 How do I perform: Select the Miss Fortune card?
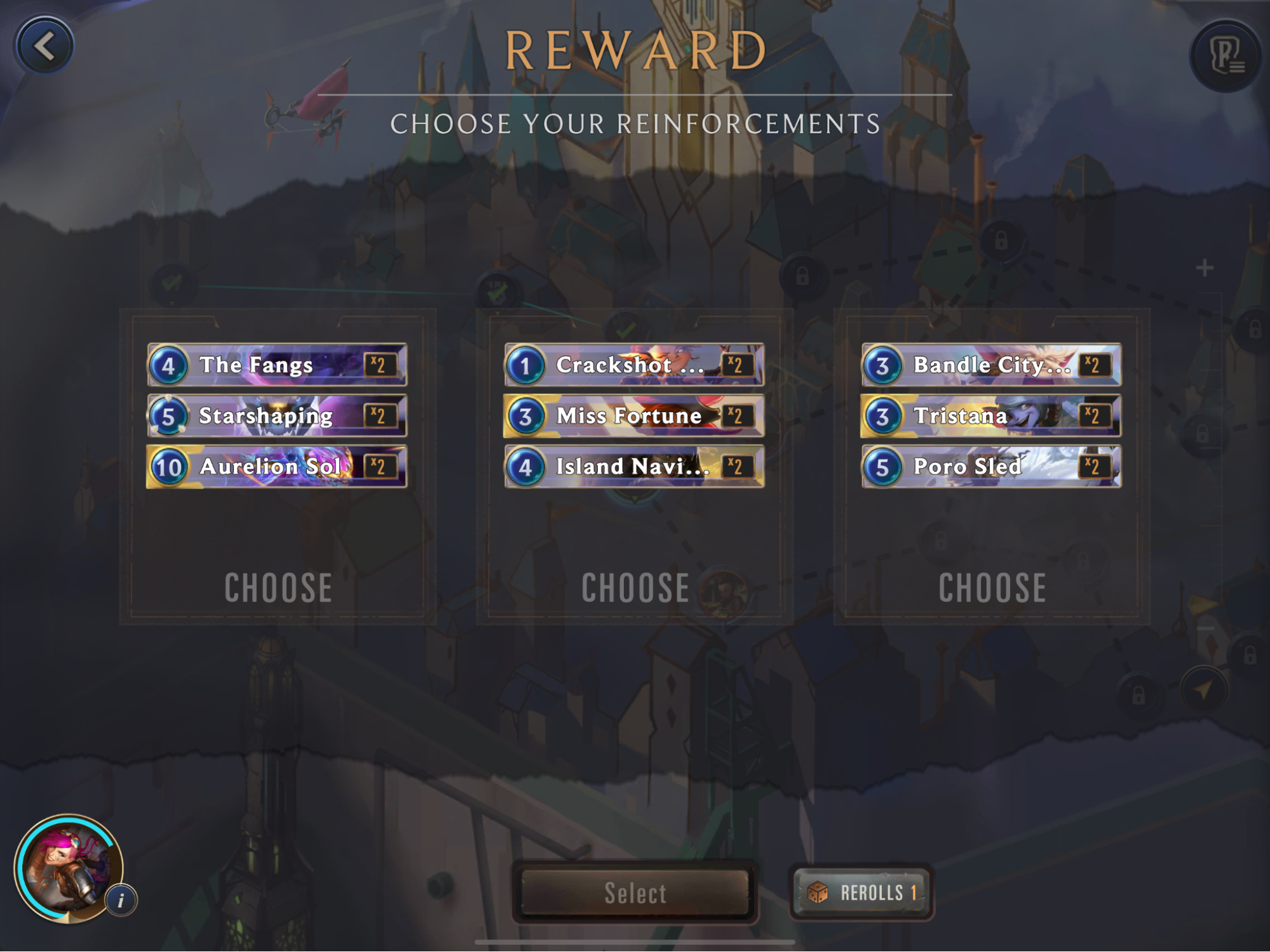click(634, 416)
